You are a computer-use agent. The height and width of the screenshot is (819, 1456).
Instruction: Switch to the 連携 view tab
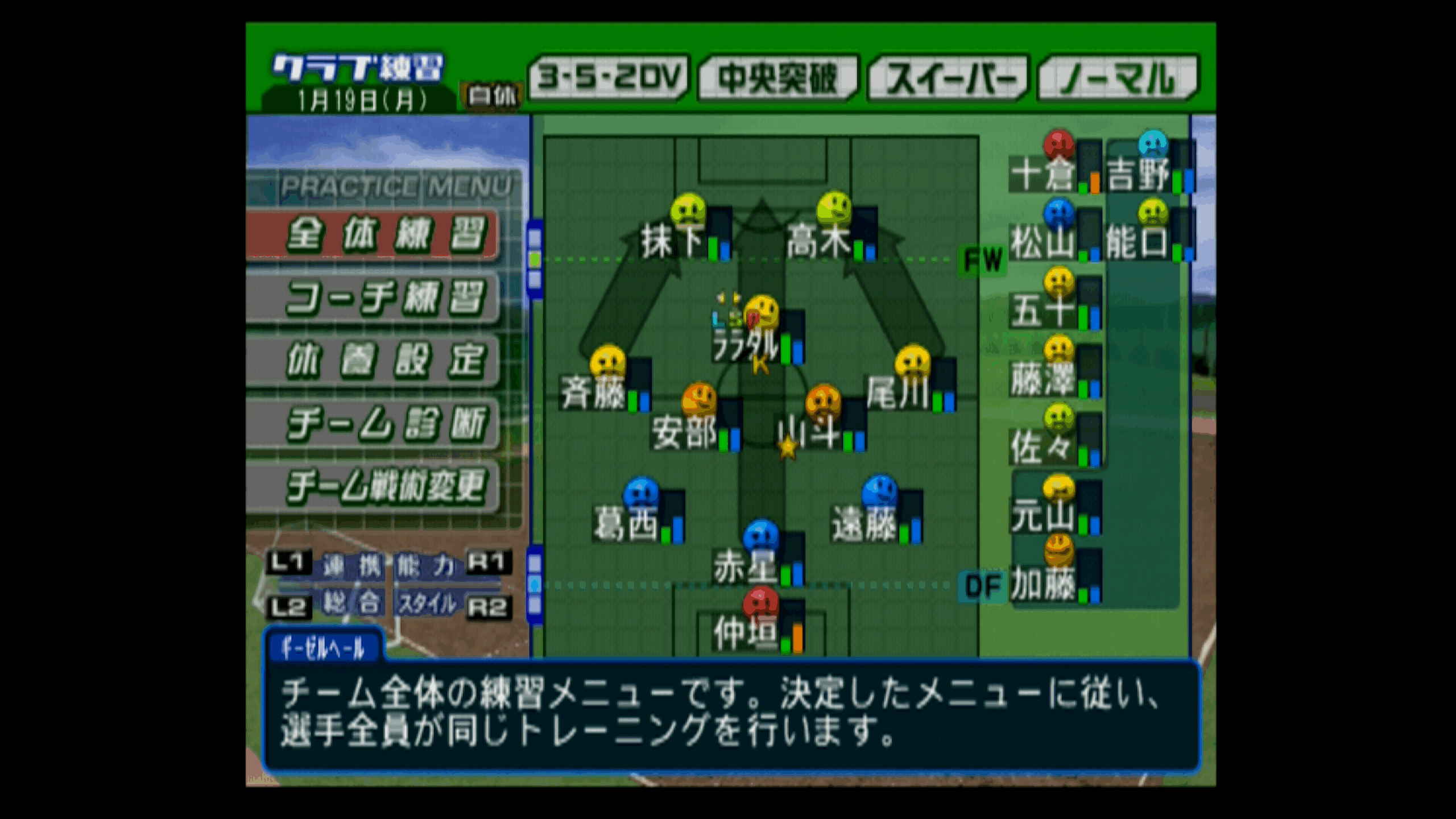[351, 565]
